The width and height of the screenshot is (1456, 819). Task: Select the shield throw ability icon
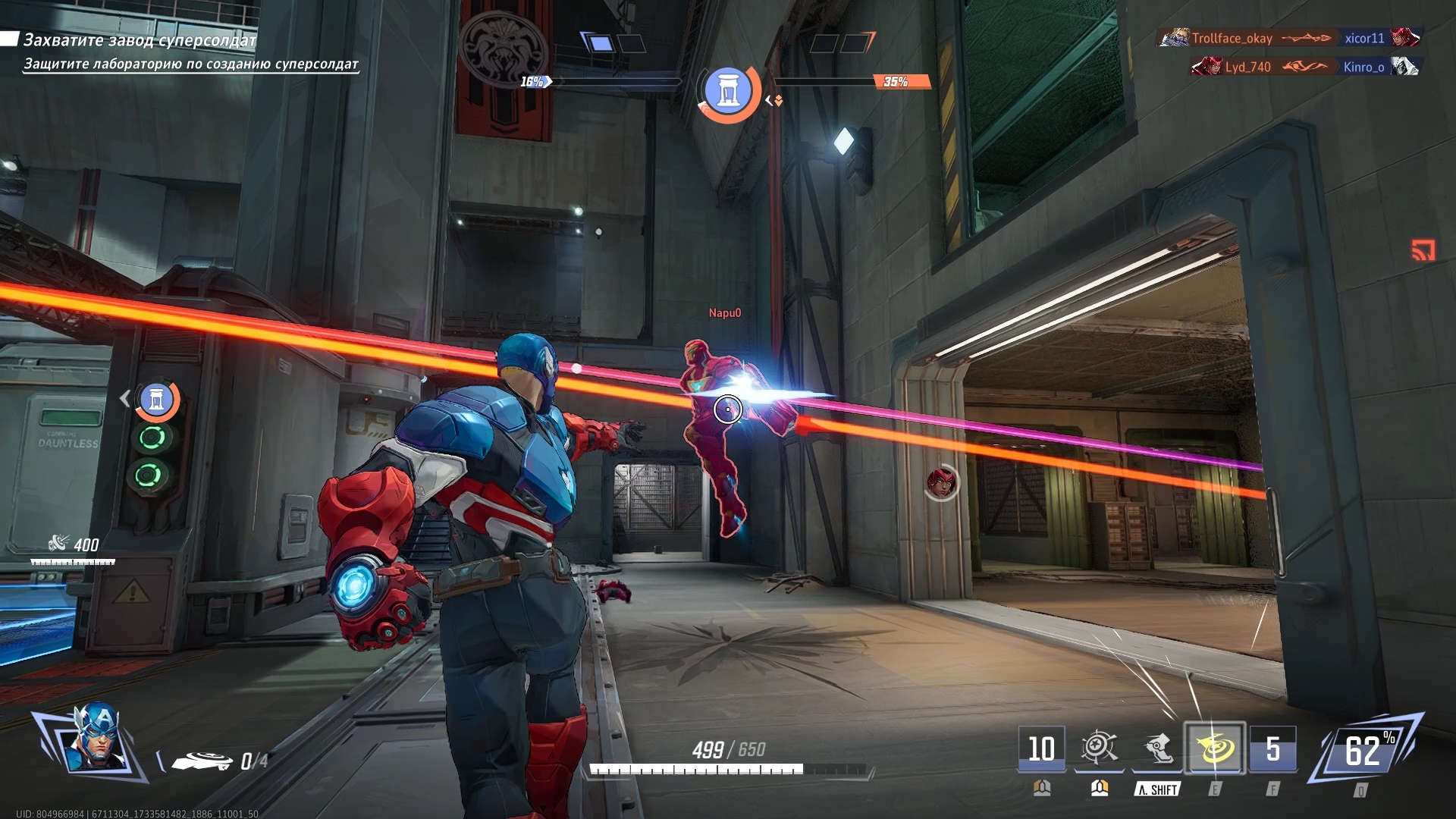tap(1098, 748)
